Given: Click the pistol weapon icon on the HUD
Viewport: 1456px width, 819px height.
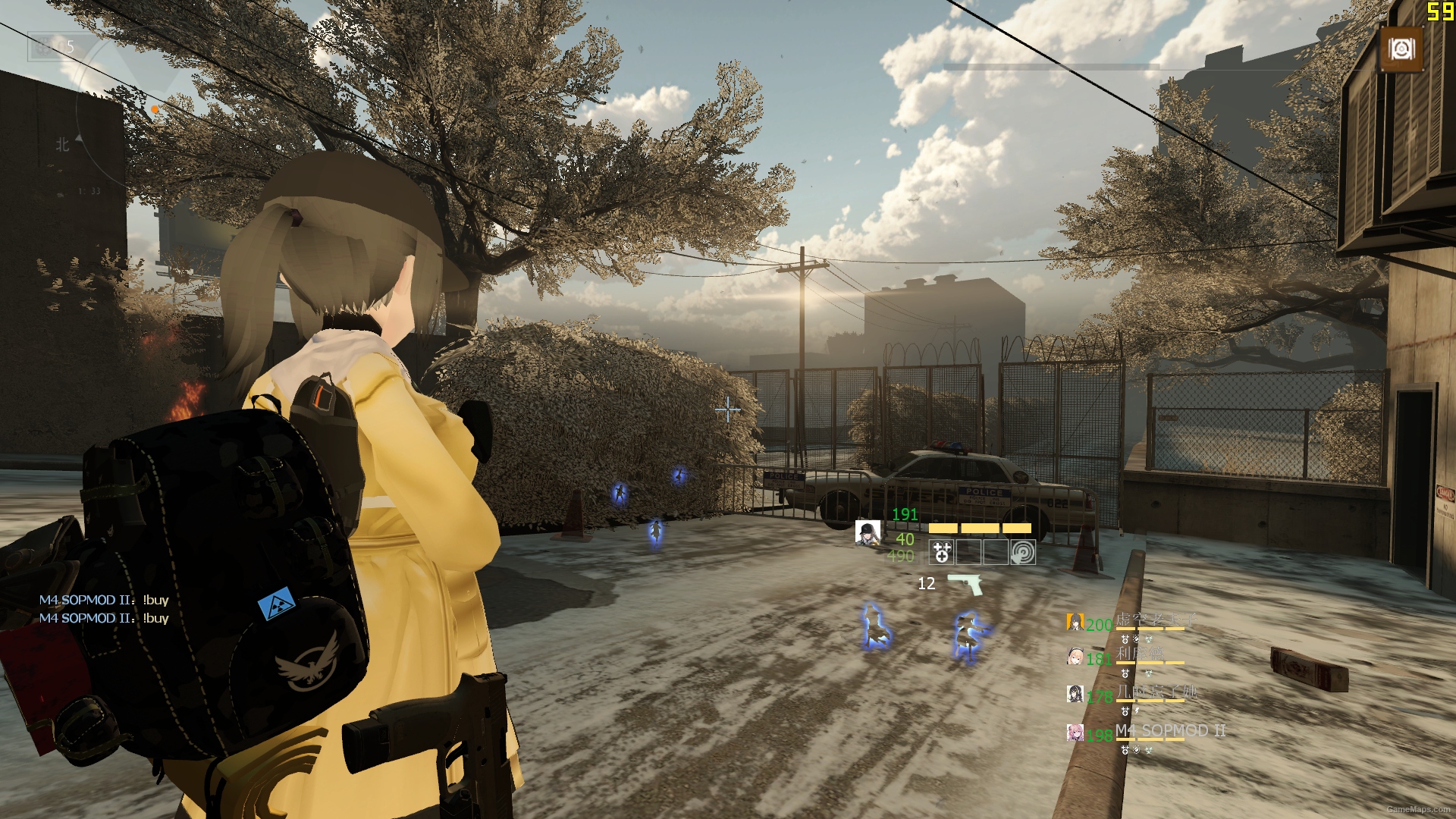Looking at the screenshot, I should tap(965, 584).
